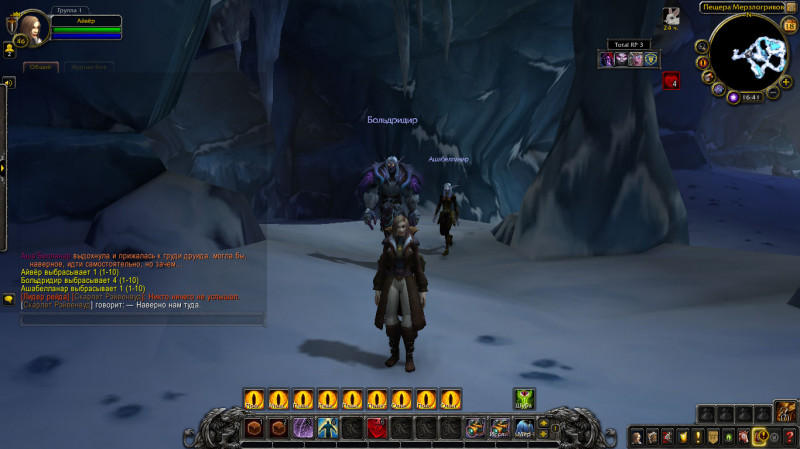Toggle the voice chat speaker button
The width and height of the screenshot is (800, 449).
[x=8, y=83]
